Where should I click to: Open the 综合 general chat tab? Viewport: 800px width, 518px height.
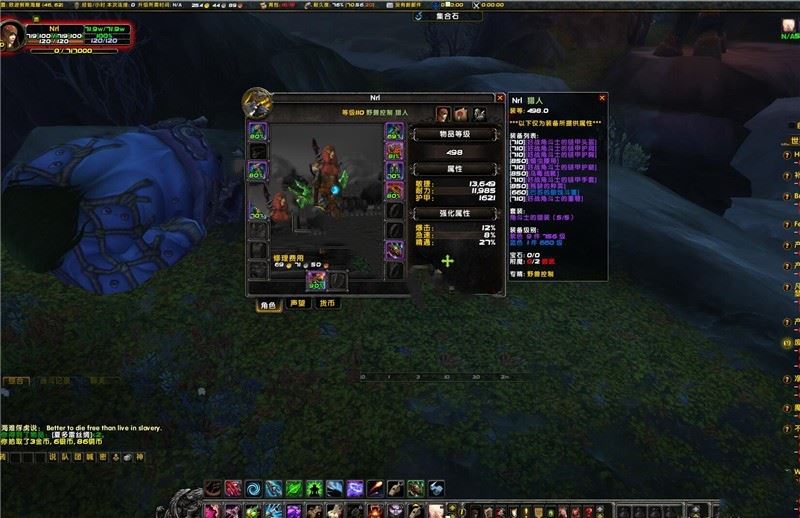tap(15, 381)
